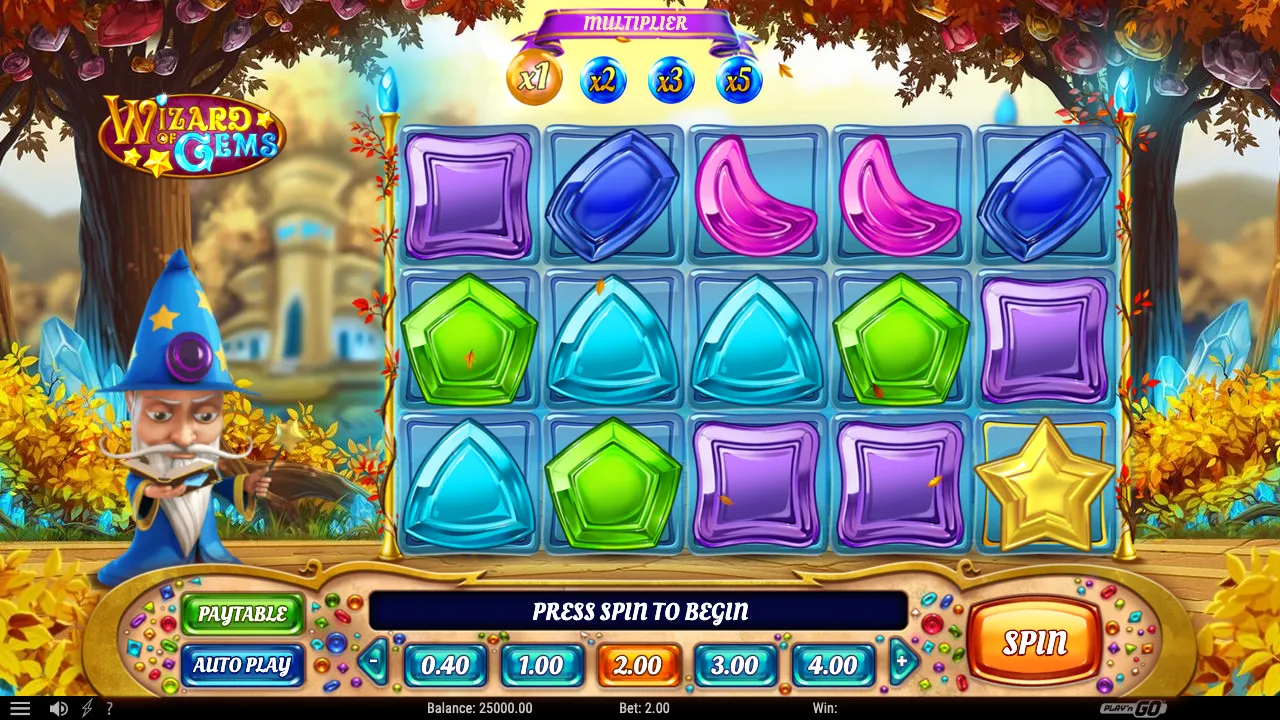
Task: Select the 2.00 bet chip
Action: (x=638, y=664)
